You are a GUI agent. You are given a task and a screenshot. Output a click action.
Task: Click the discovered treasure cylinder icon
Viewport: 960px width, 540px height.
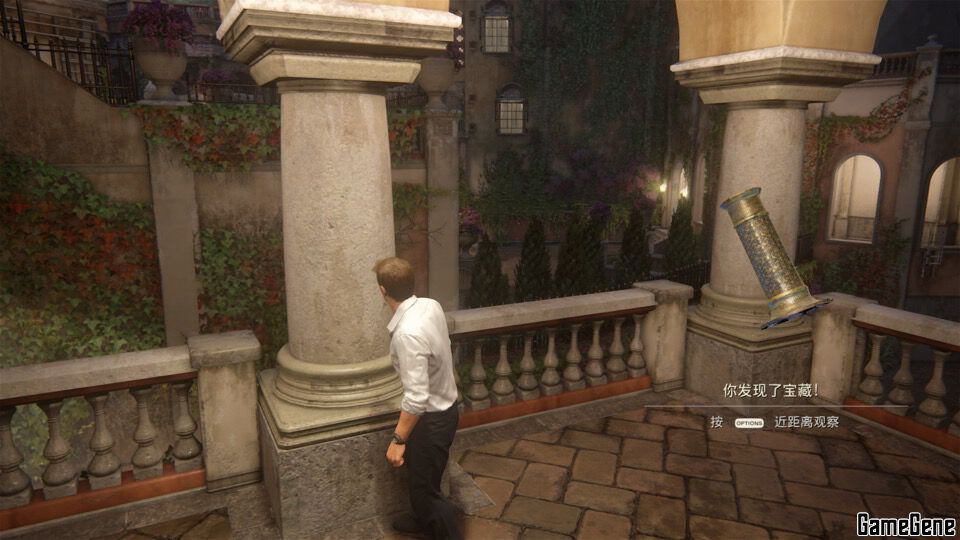(x=769, y=254)
